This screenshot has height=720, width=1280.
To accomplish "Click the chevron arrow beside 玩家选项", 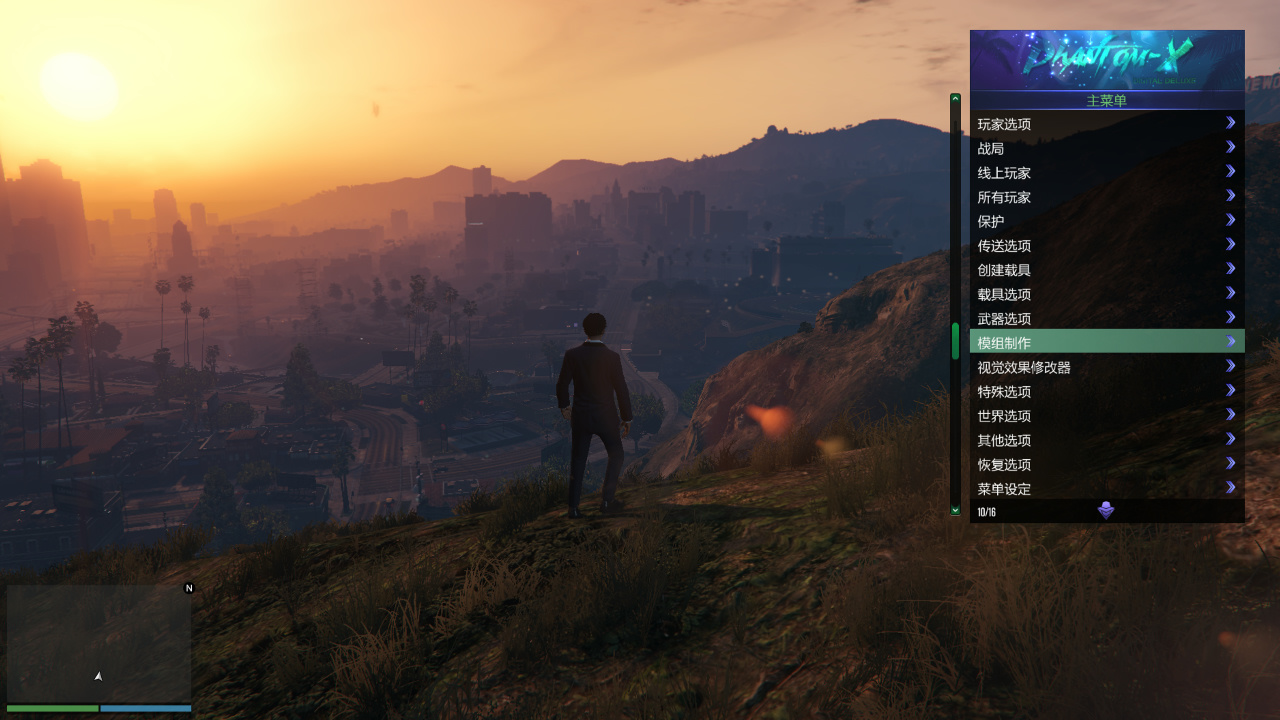I will [1230, 123].
